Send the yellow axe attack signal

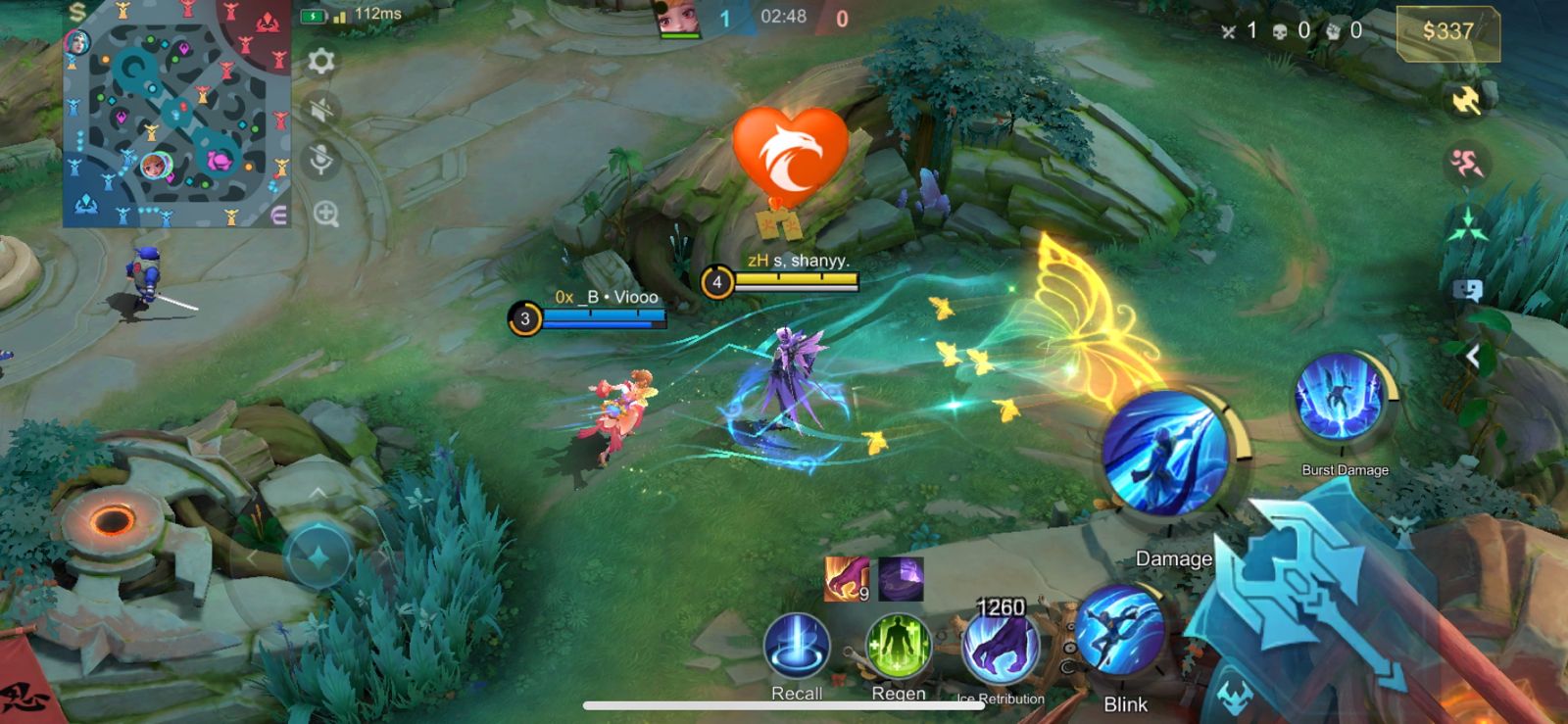tap(1466, 99)
